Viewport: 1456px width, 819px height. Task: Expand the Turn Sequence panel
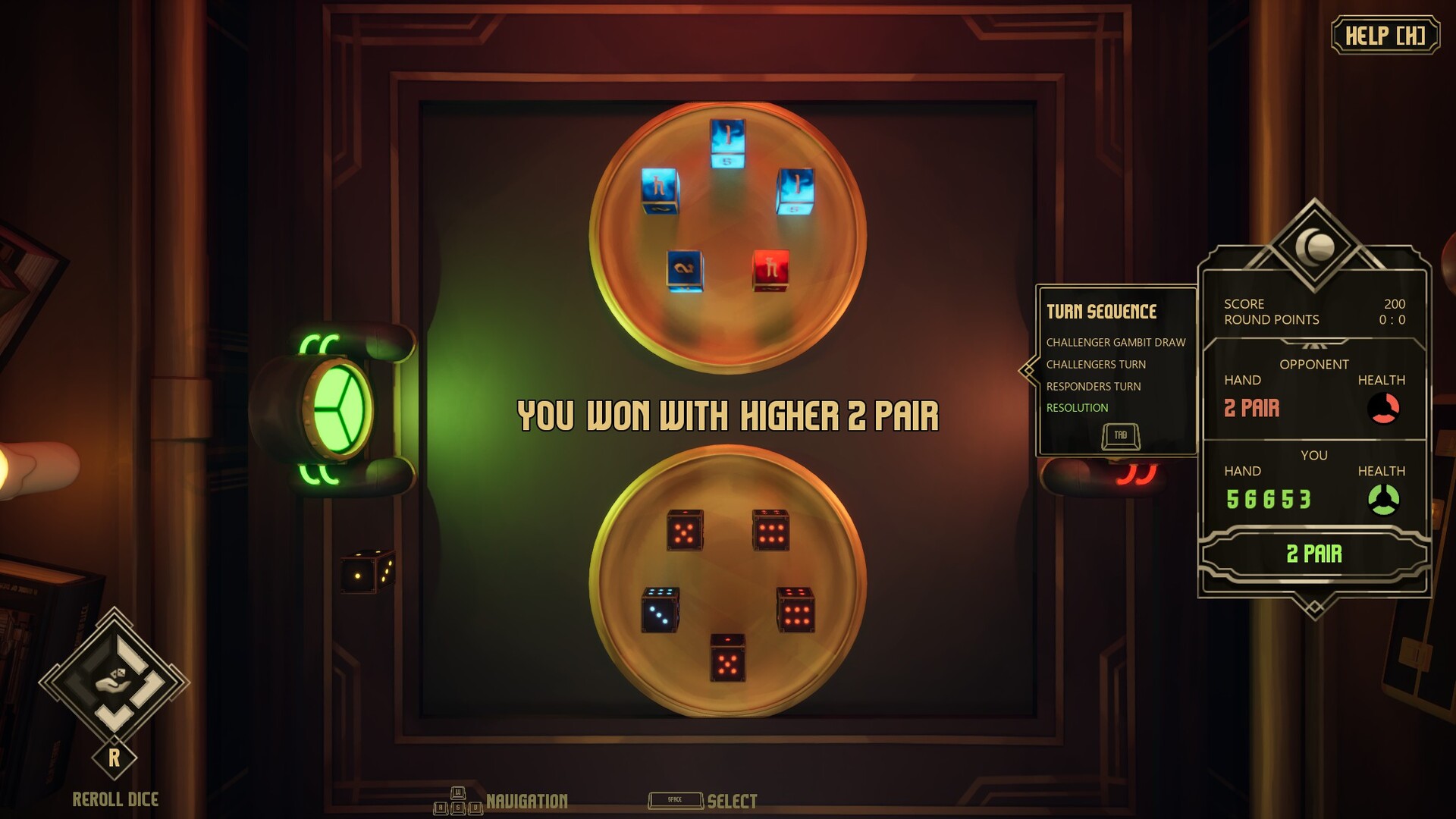pyautogui.click(x=1102, y=312)
